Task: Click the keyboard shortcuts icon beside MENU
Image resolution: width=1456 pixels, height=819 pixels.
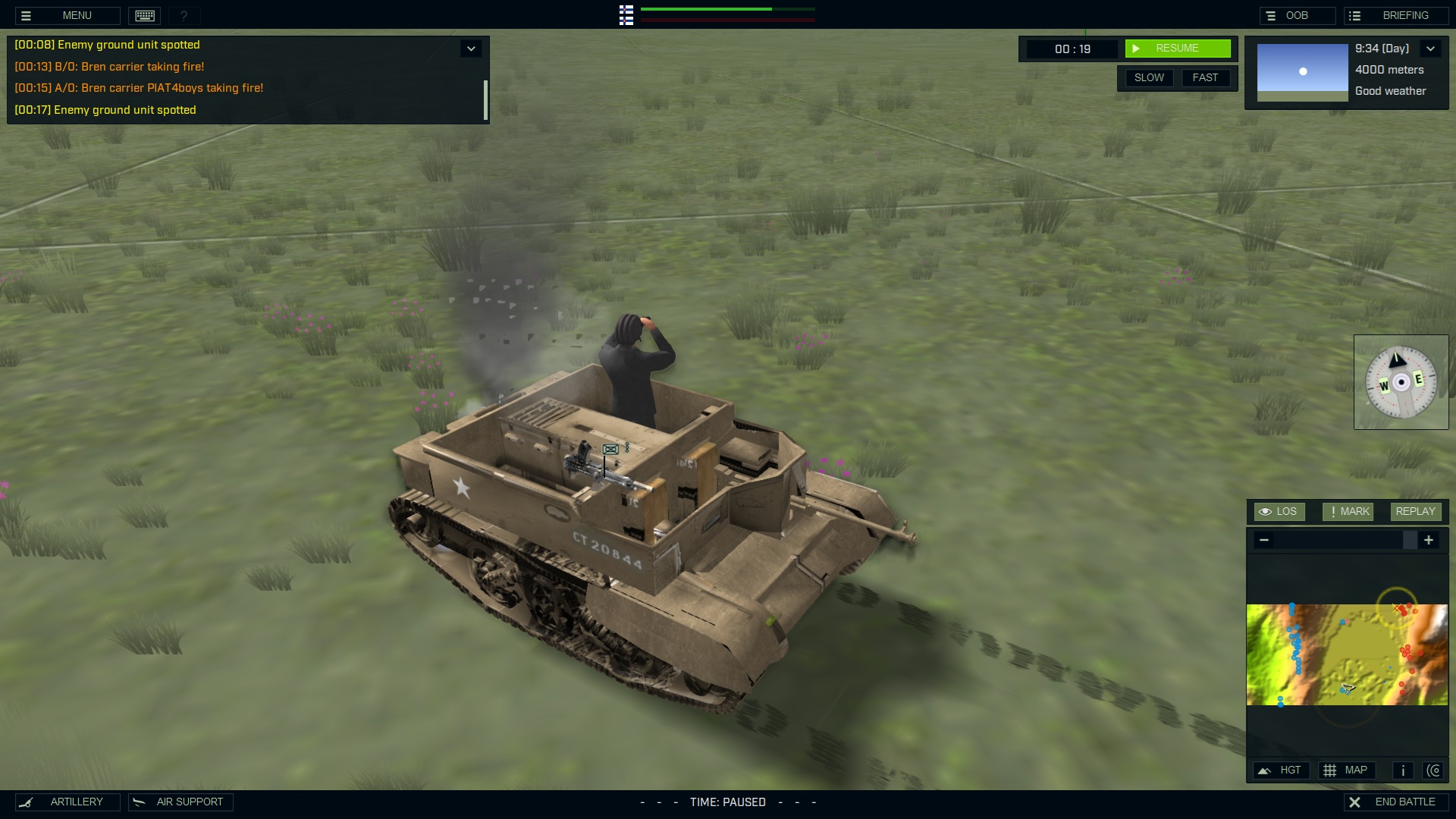Action: 144,15
